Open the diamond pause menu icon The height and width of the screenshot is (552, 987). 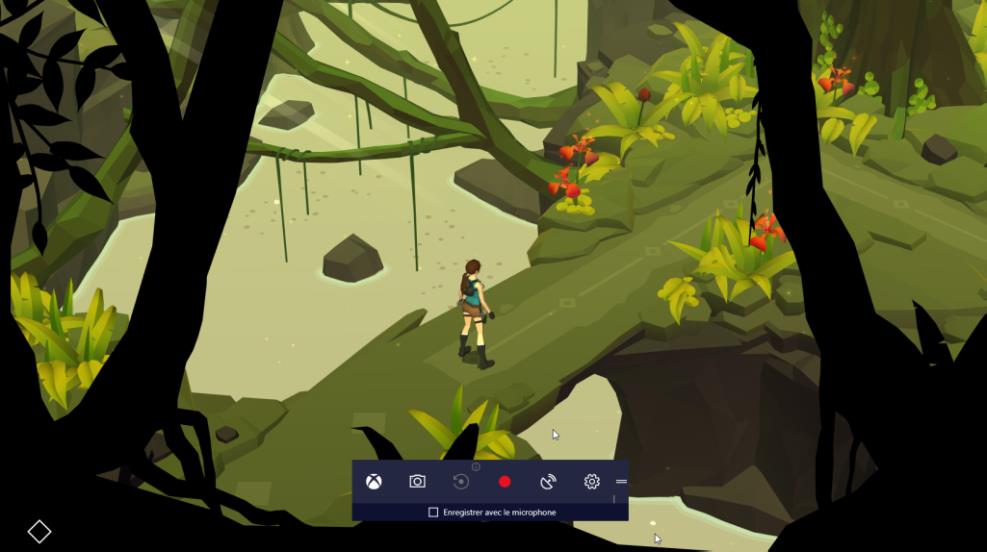pyautogui.click(x=39, y=531)
